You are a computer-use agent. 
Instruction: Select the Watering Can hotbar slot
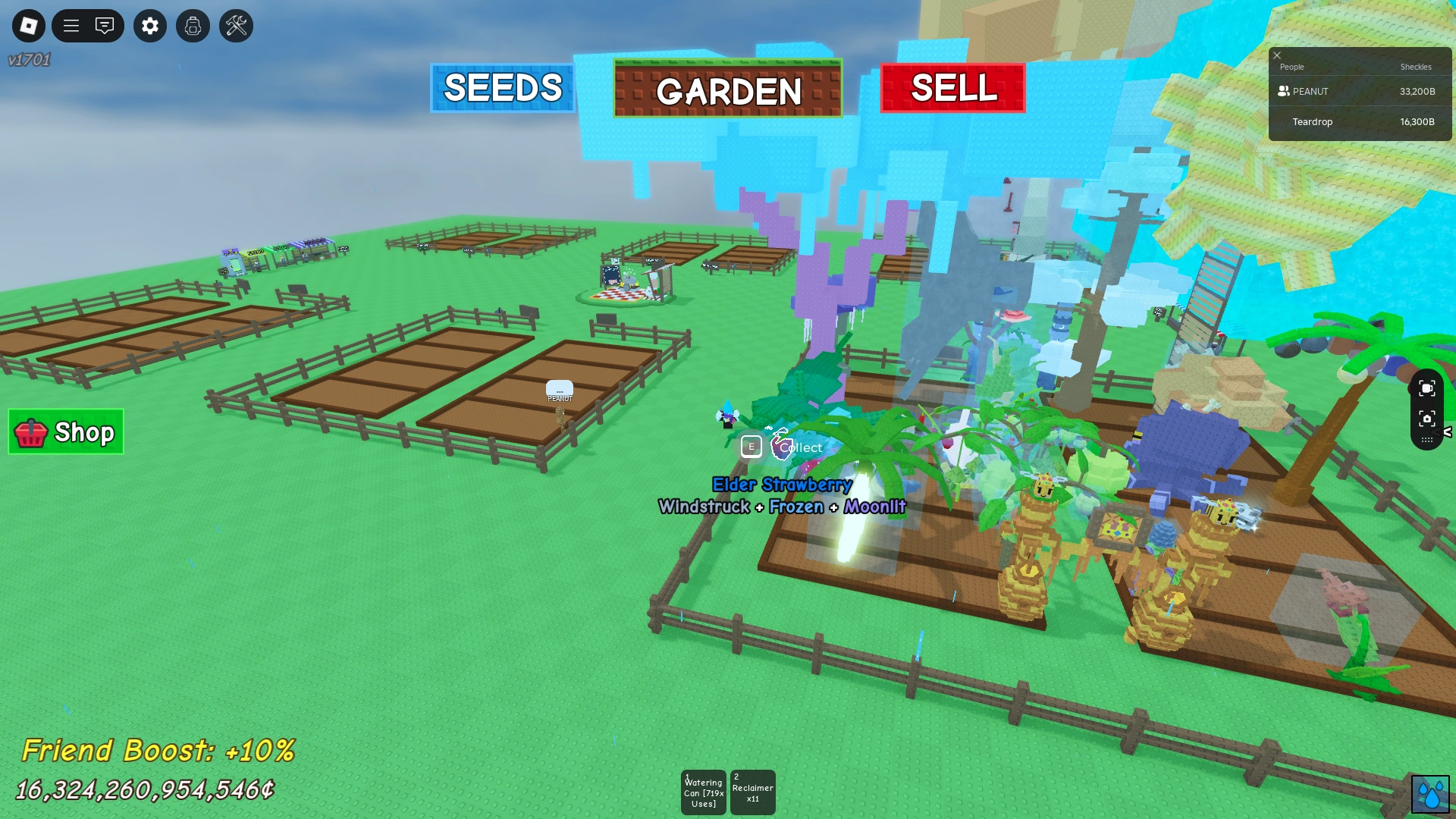click(703, 792)
